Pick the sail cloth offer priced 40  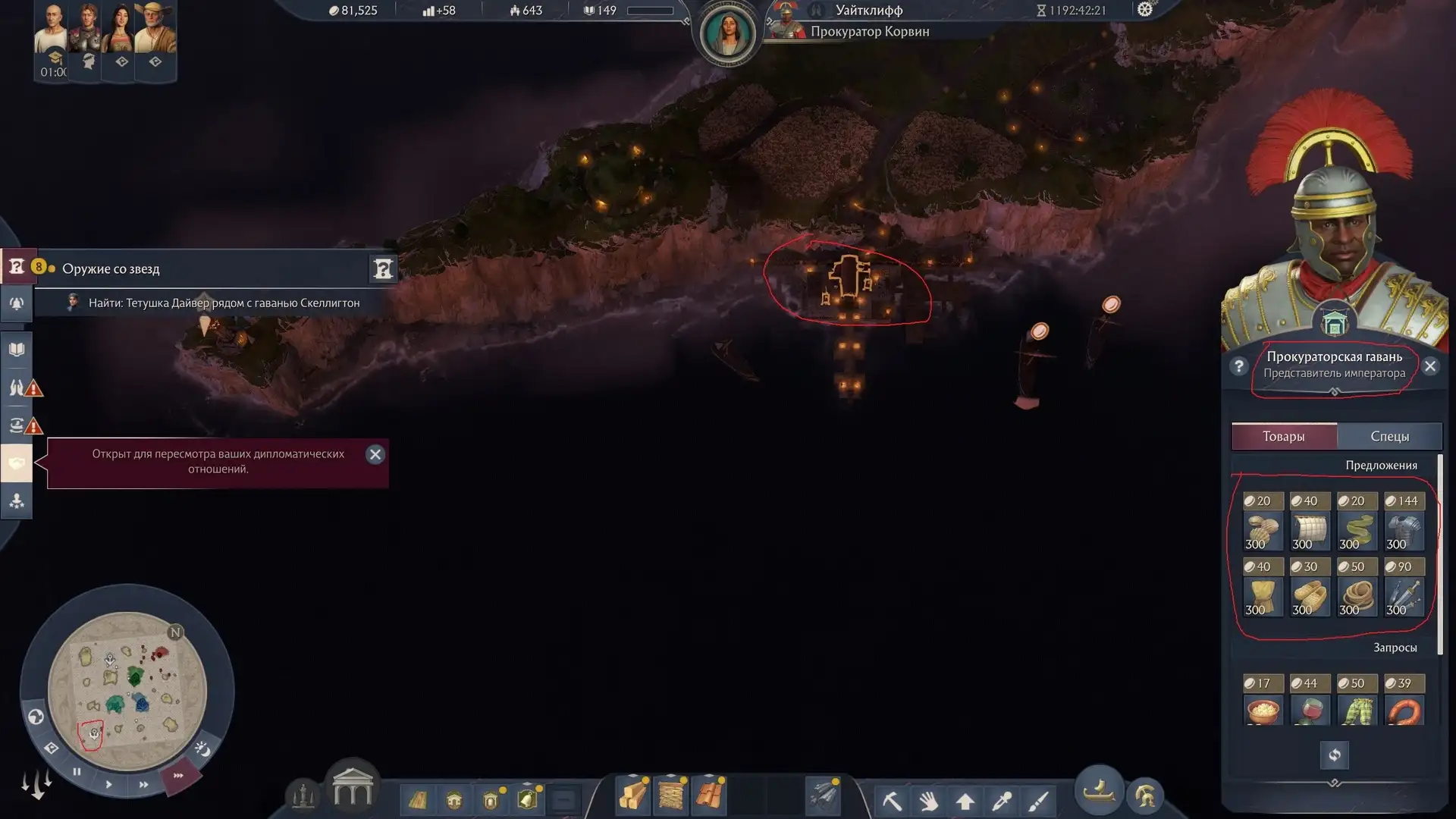(1310, 522)
